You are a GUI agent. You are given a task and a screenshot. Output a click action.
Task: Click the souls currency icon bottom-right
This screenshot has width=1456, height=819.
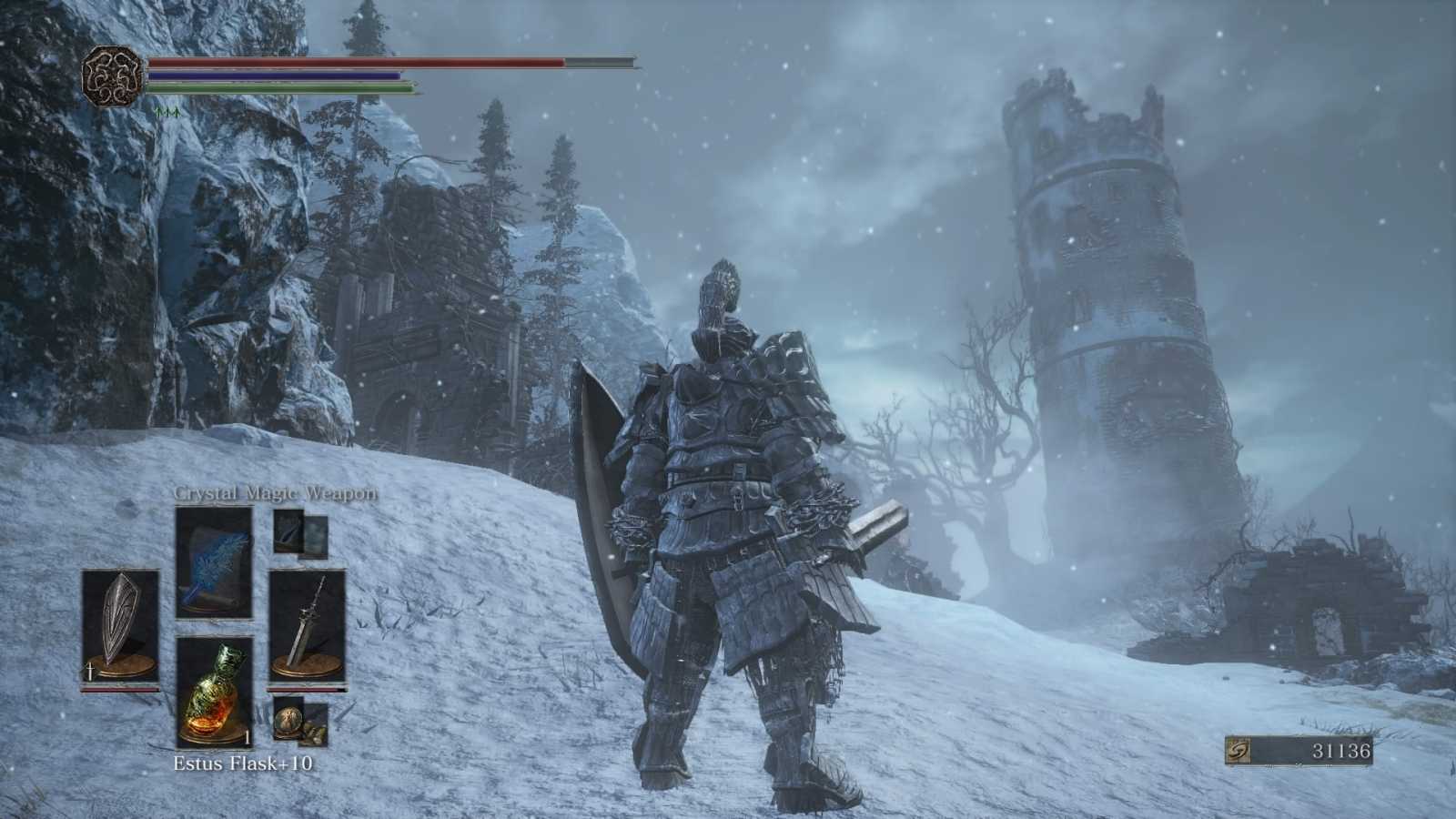1239,751
